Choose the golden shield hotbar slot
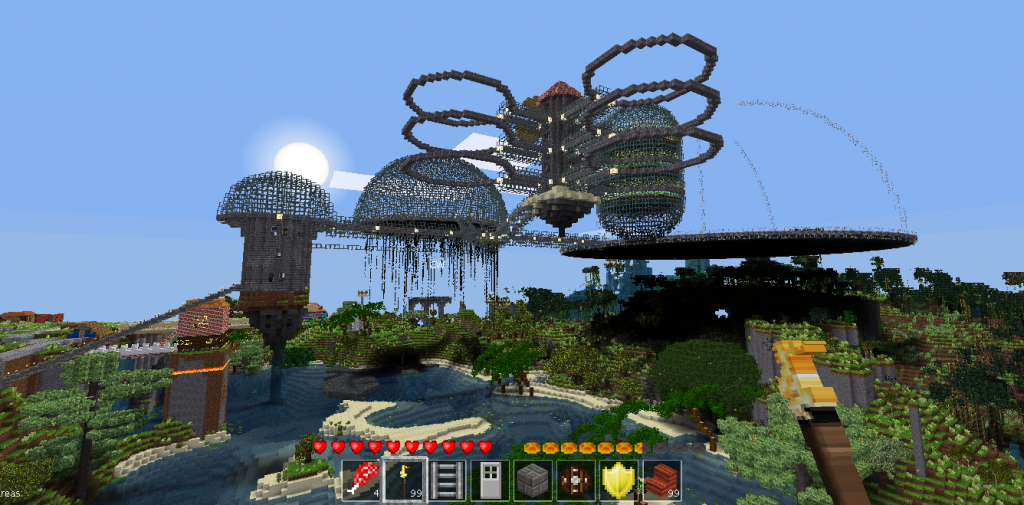 pos(619,480)
